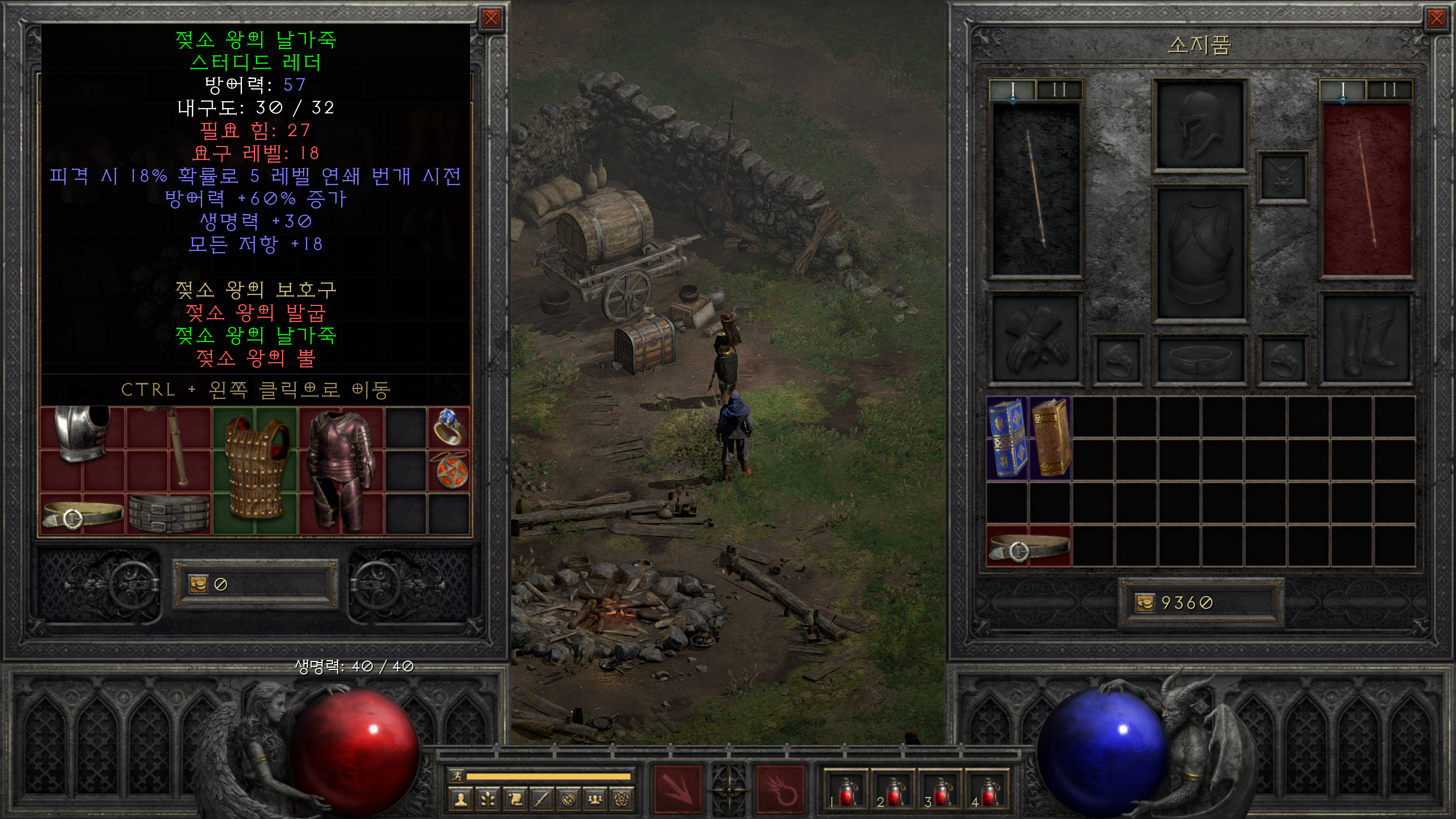Pick up the pink plate armor
1456x819 pixels.
[341, 469]
